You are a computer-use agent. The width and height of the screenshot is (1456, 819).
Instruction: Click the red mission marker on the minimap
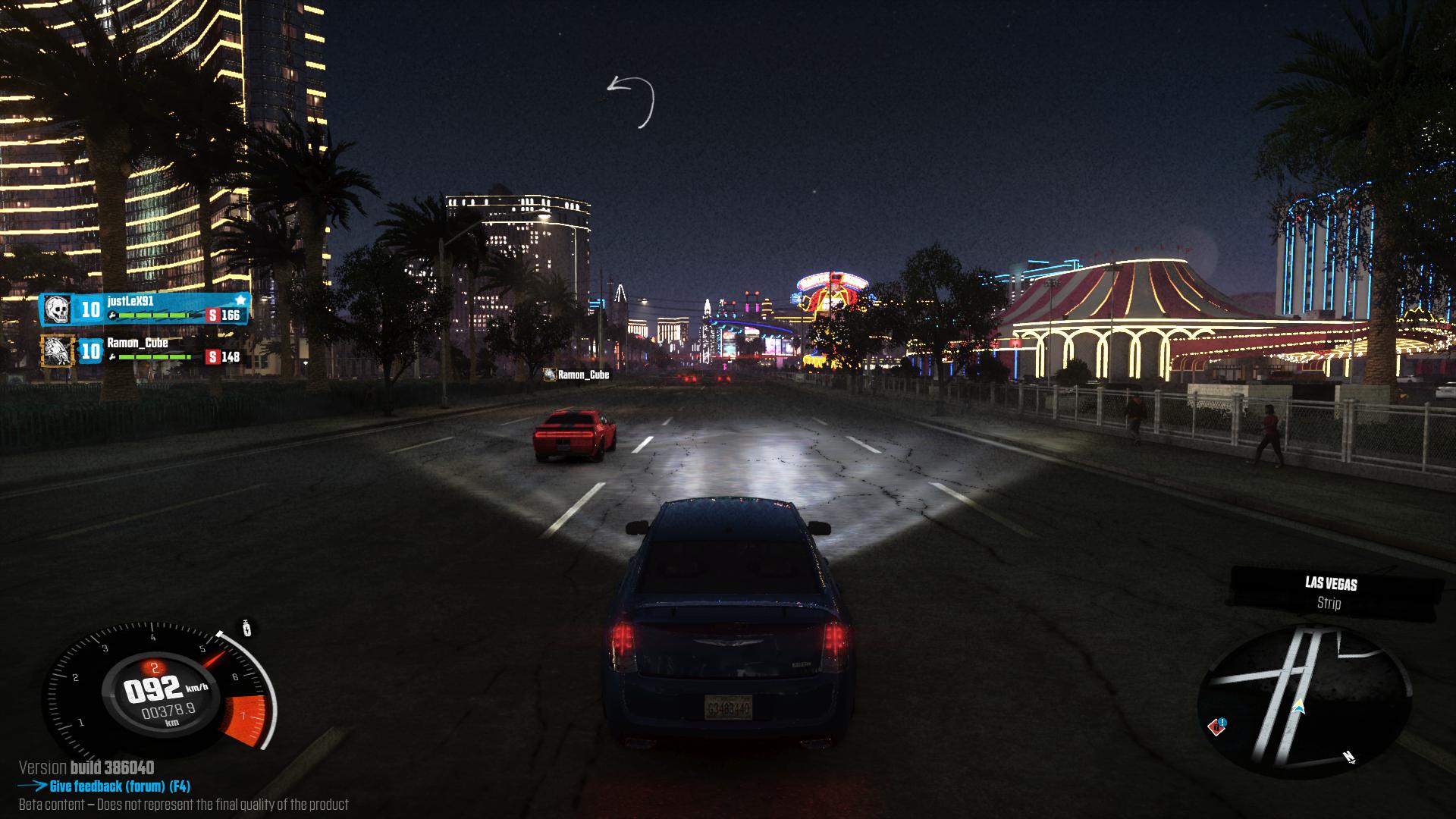pyautogui.click(x=1218, y=726)
